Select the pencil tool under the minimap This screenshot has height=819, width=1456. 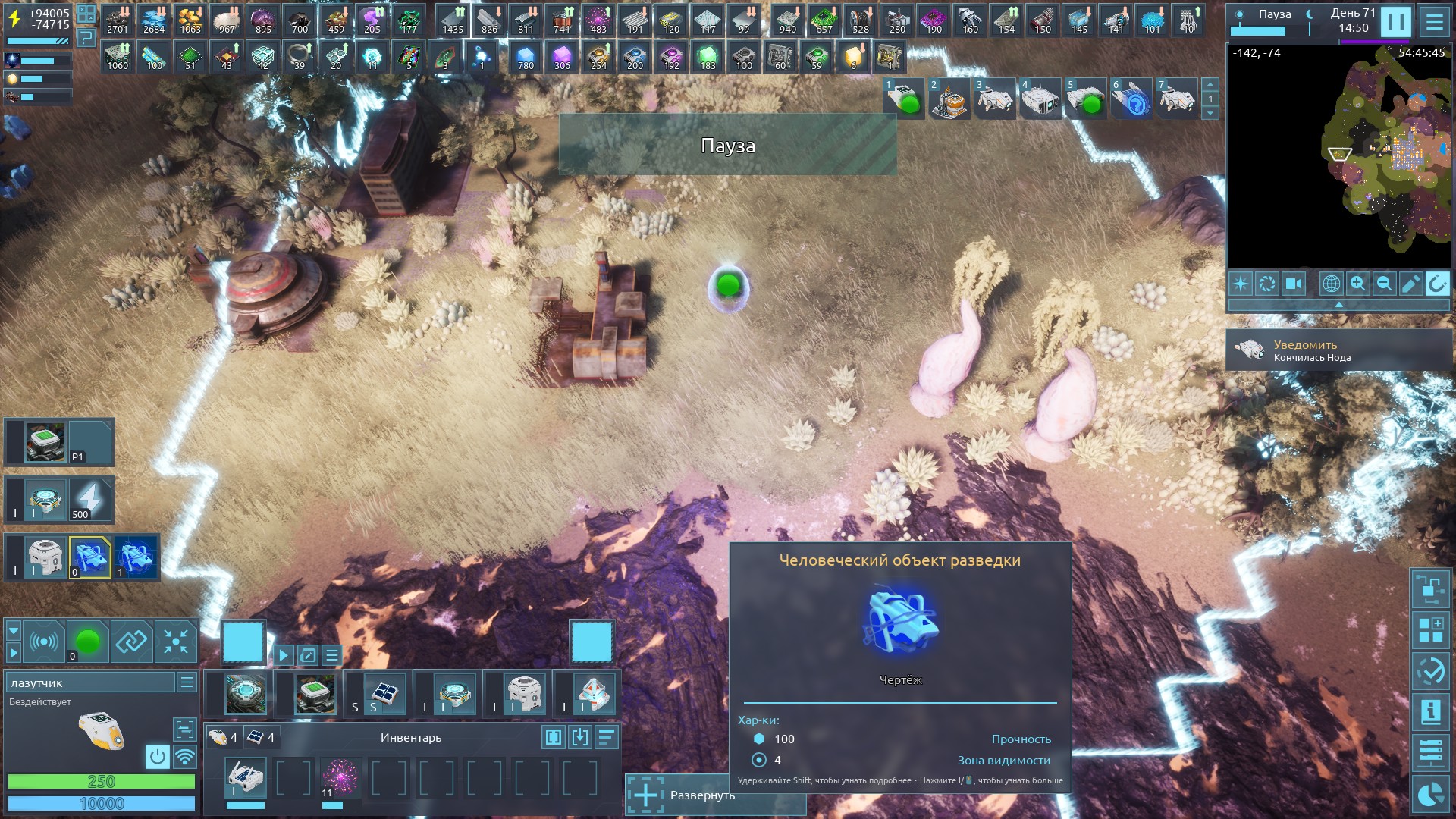[1410, 284]
